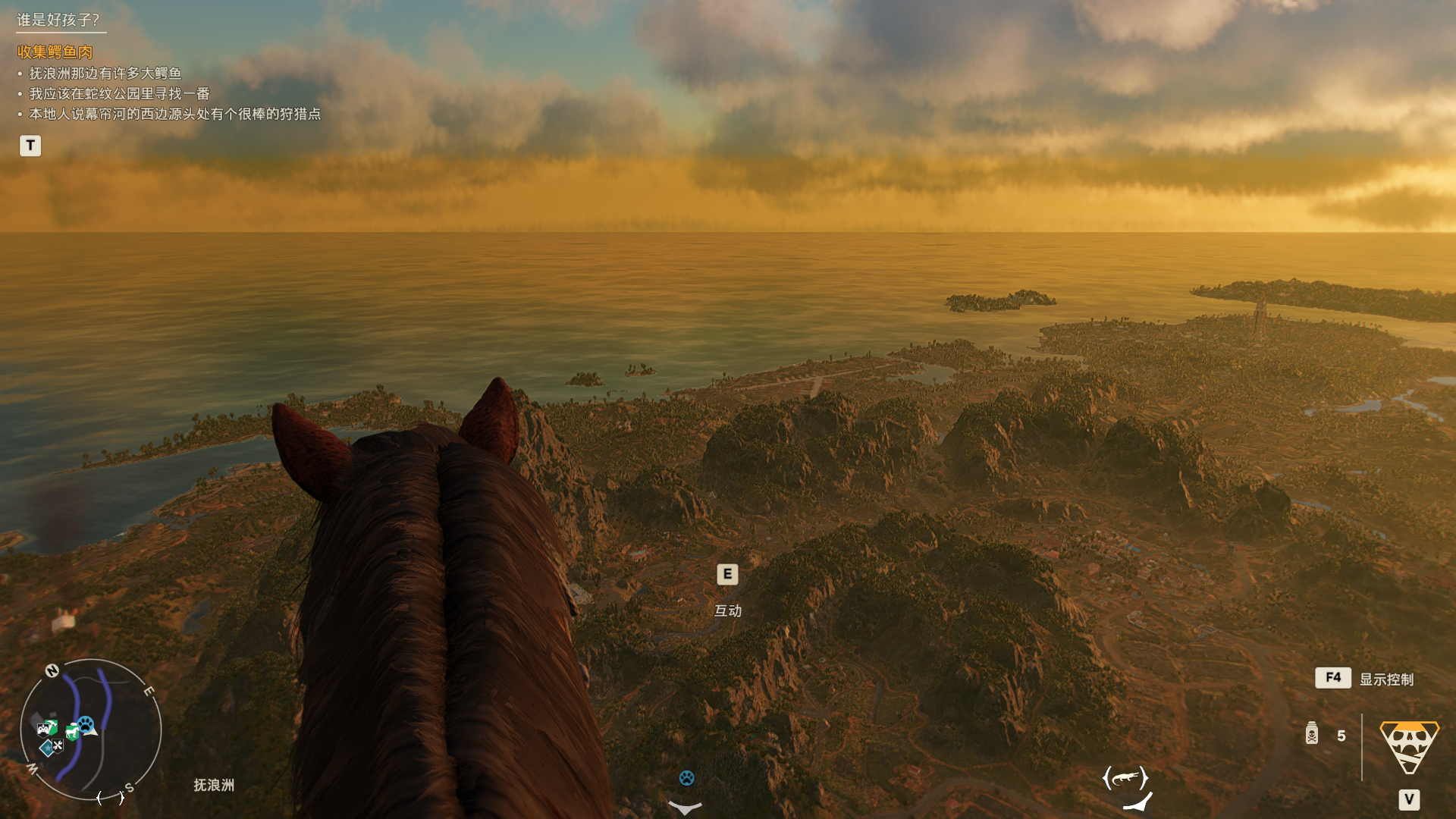Click the minimap's N compass indicator
Viewport: 1456px width, 819px height.
coord(52,670)
